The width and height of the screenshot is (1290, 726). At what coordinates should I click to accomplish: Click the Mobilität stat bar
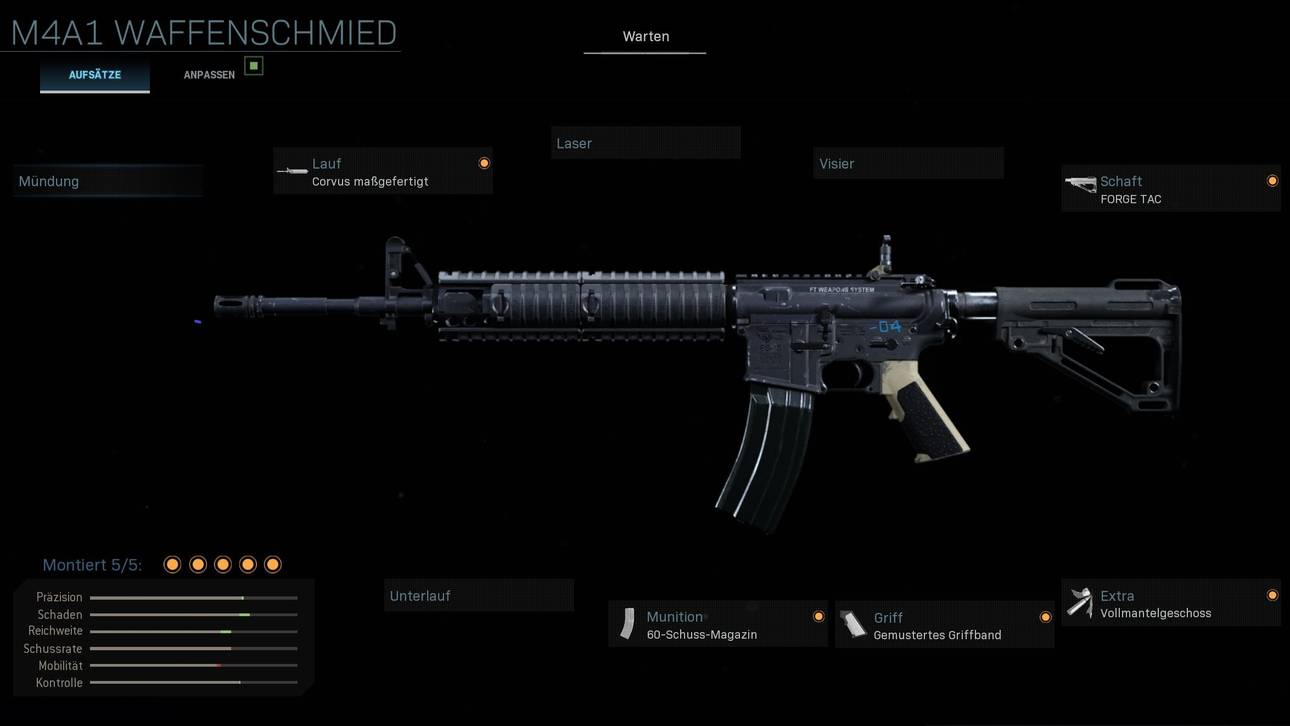[192, 665]
